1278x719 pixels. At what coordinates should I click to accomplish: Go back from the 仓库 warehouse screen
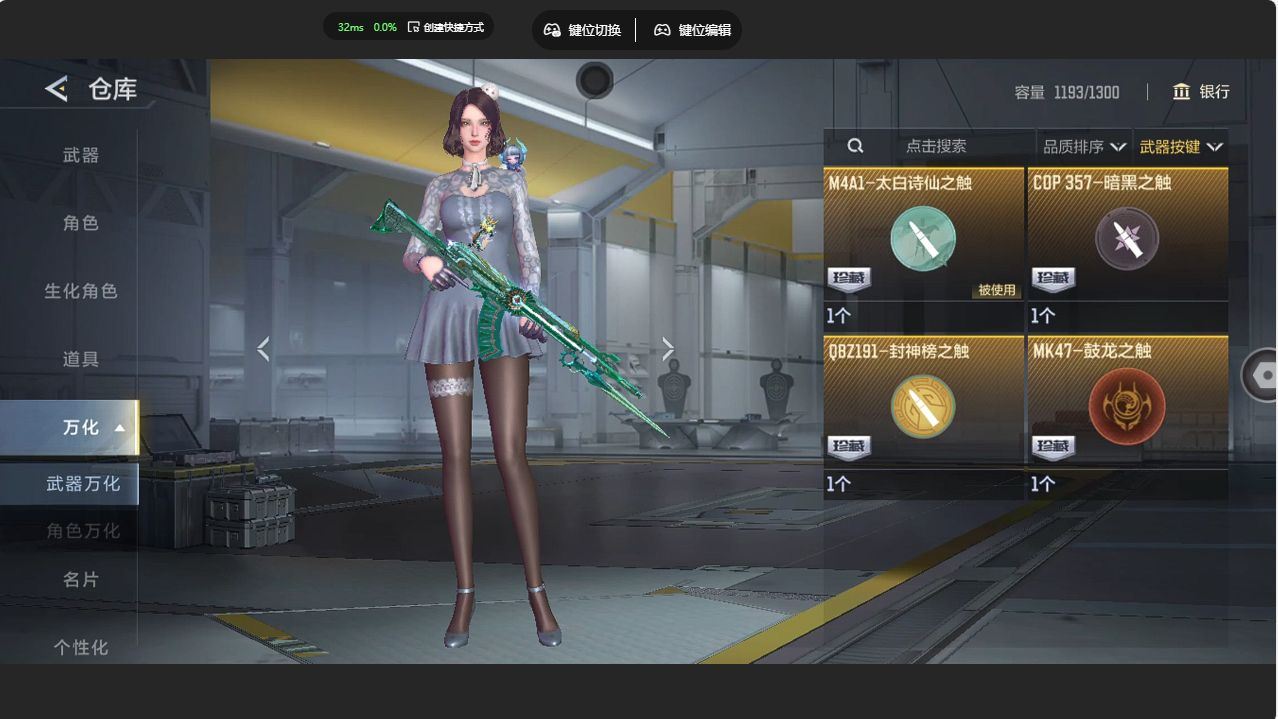click(56, 89)
